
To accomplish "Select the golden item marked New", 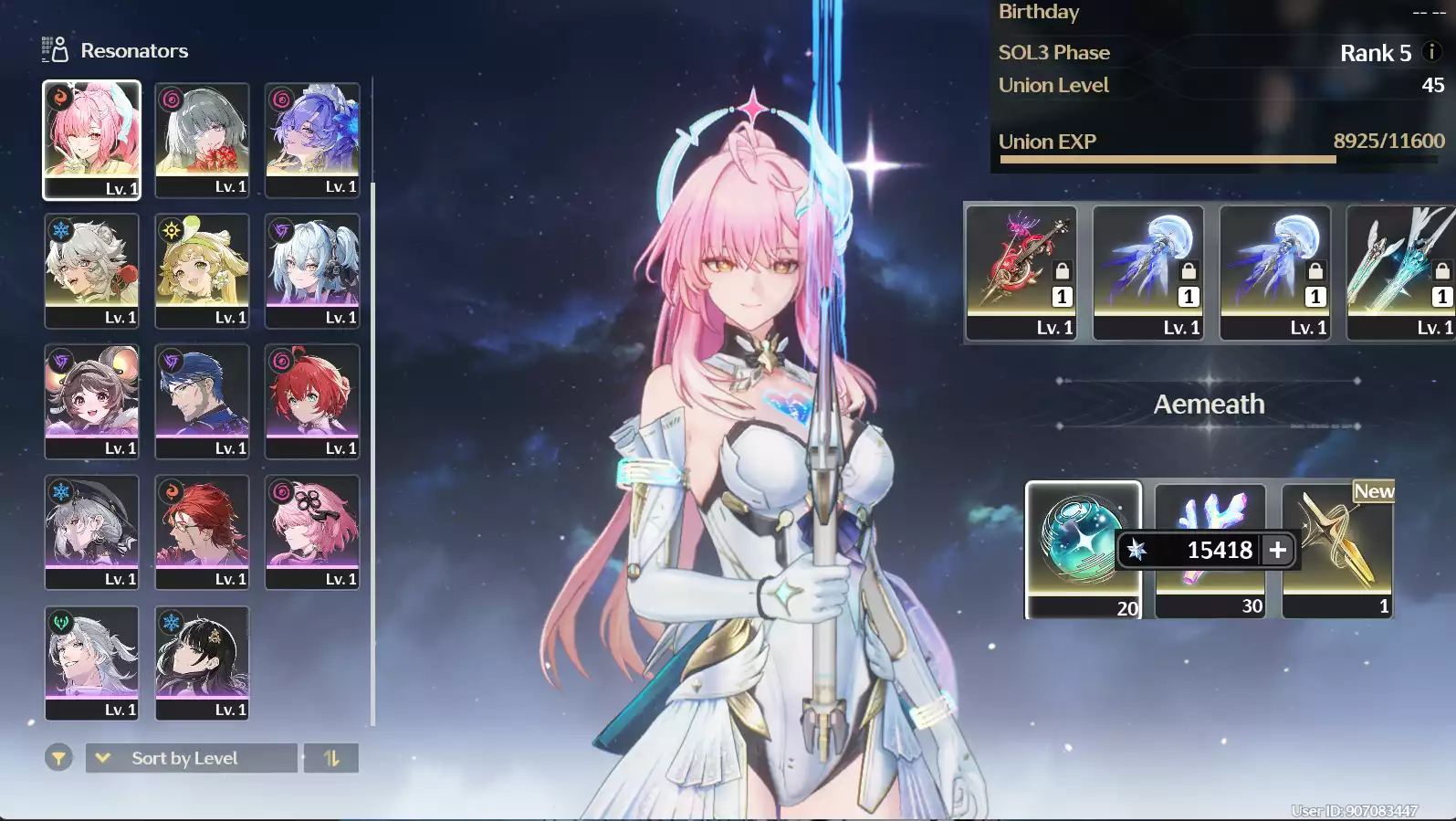I will coord(1337,550).
